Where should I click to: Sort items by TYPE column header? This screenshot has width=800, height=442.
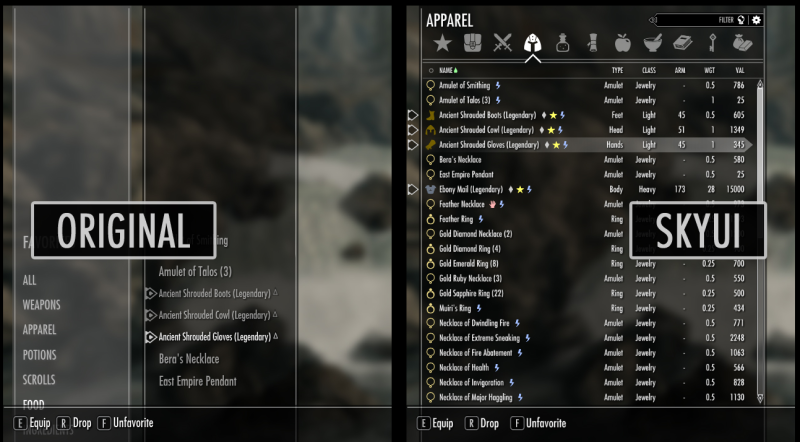pyautogui.click(x=617, y=70)
